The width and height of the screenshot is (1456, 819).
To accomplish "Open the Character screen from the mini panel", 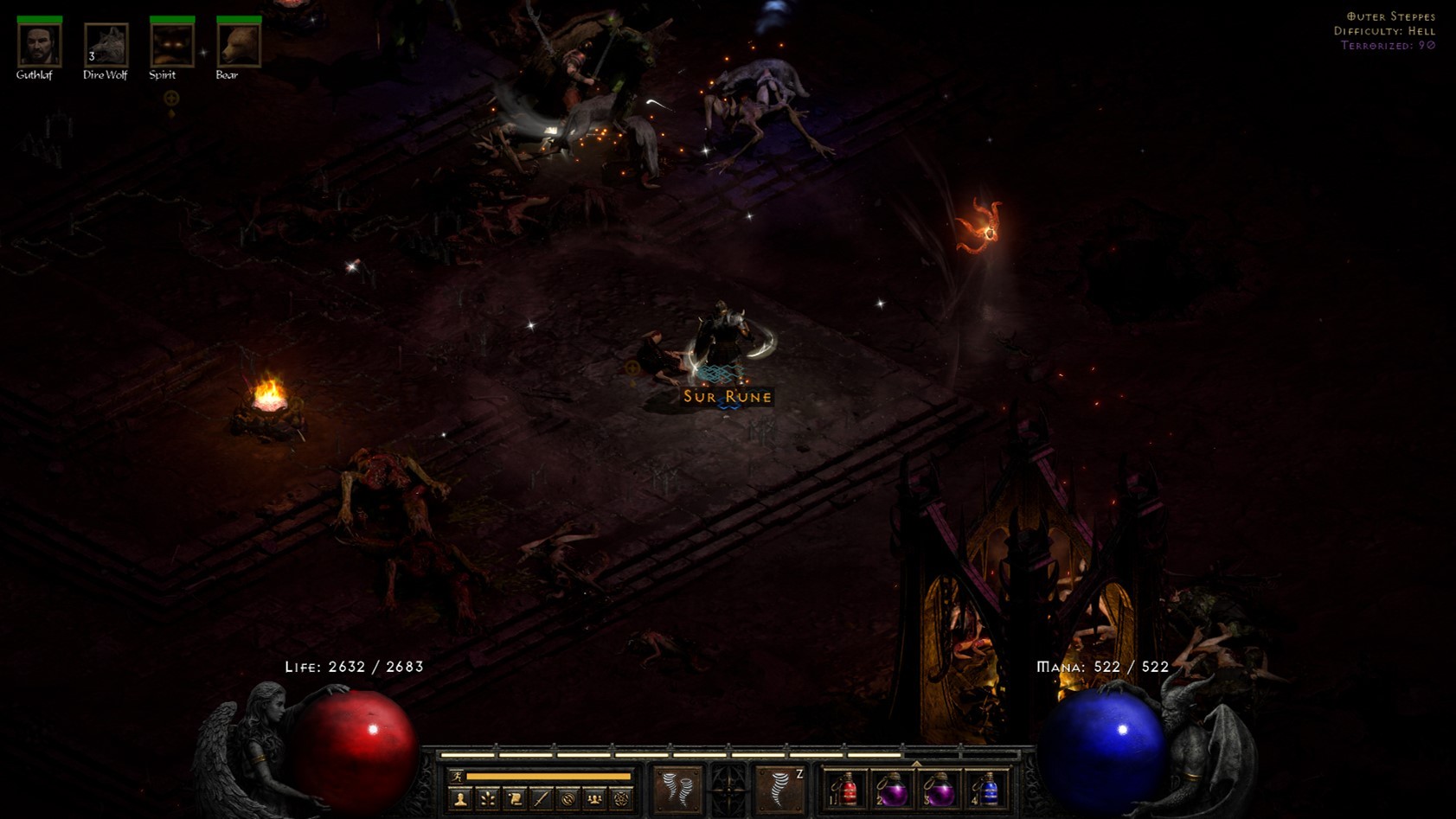I will click(459, 800).
